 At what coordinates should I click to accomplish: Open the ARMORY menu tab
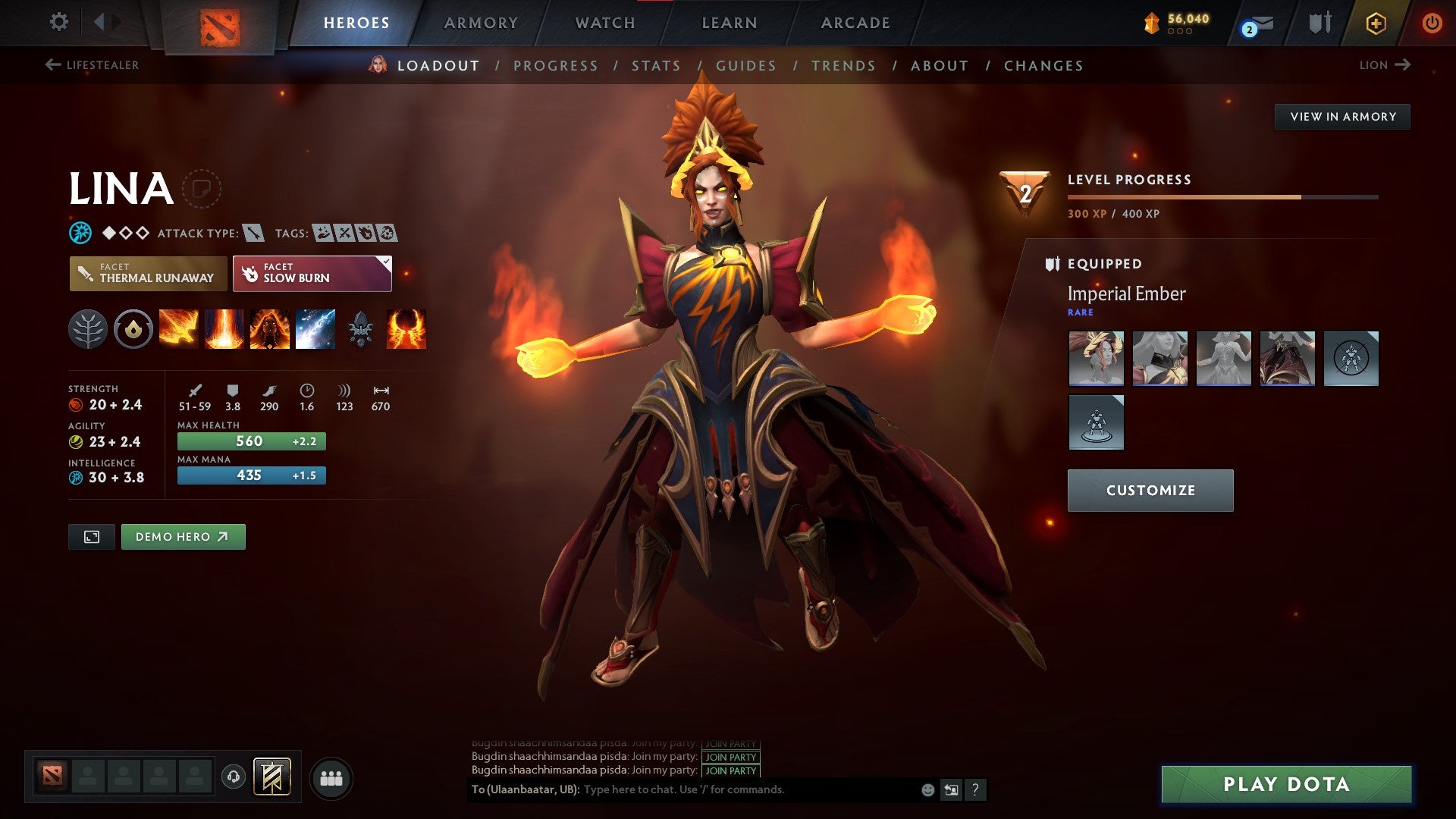coord(481,23)
